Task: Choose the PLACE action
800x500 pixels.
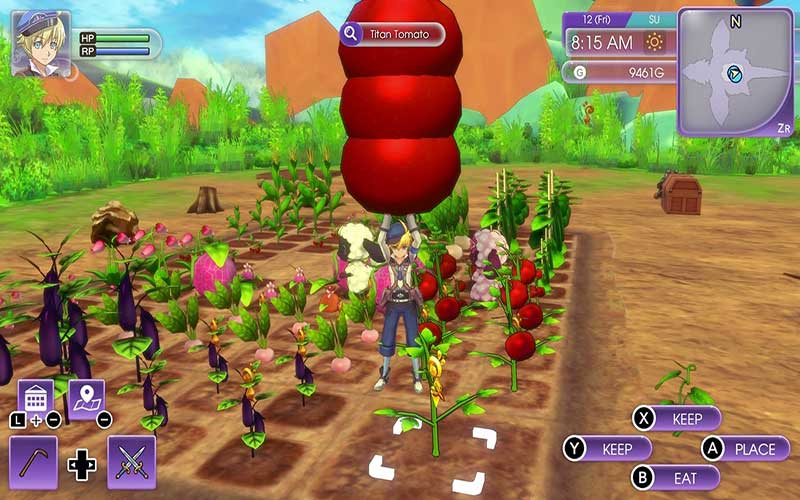Action: [x=745, y=448]
